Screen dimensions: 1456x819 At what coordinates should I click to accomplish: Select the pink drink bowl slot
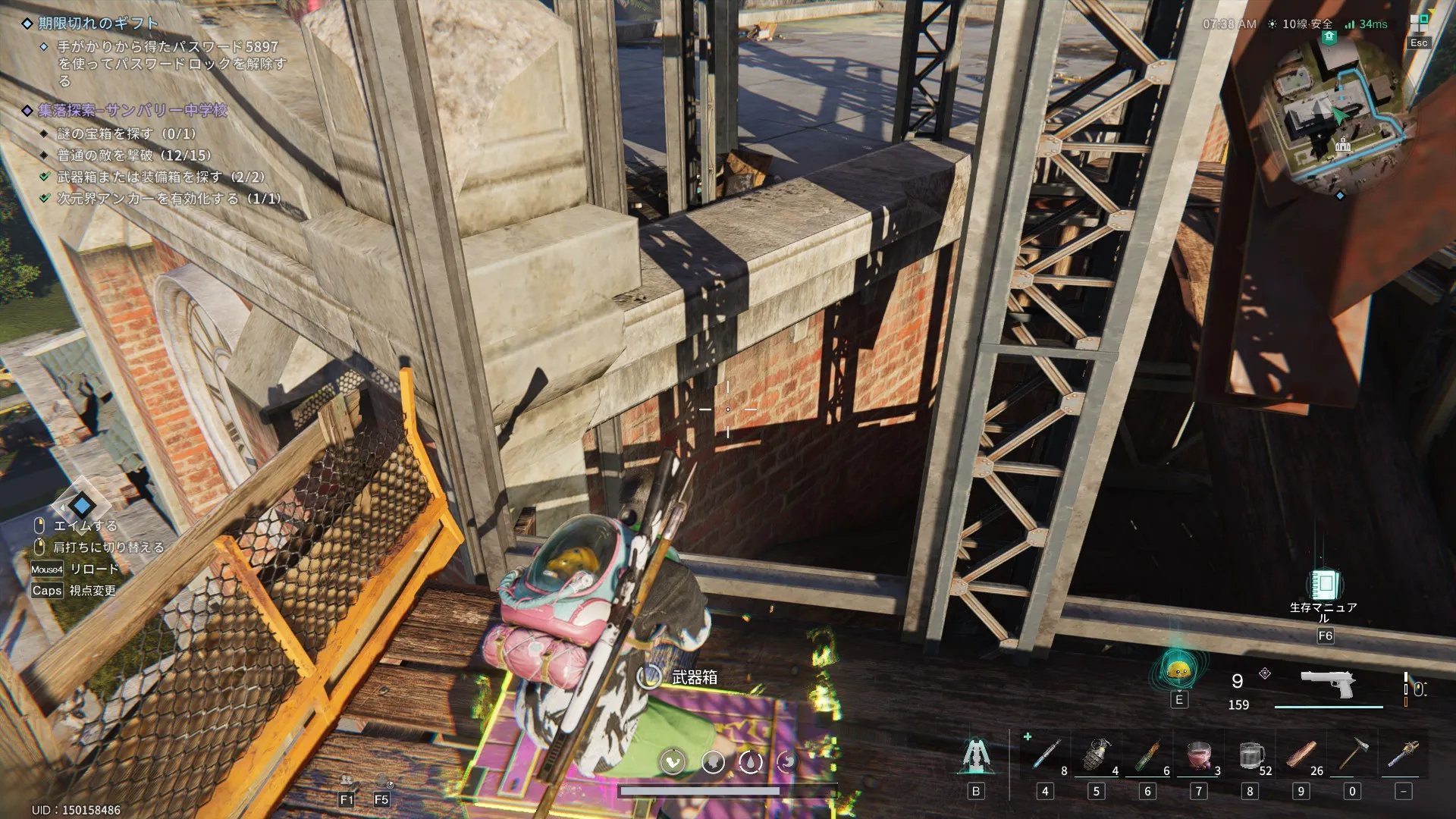[1199, 755]
